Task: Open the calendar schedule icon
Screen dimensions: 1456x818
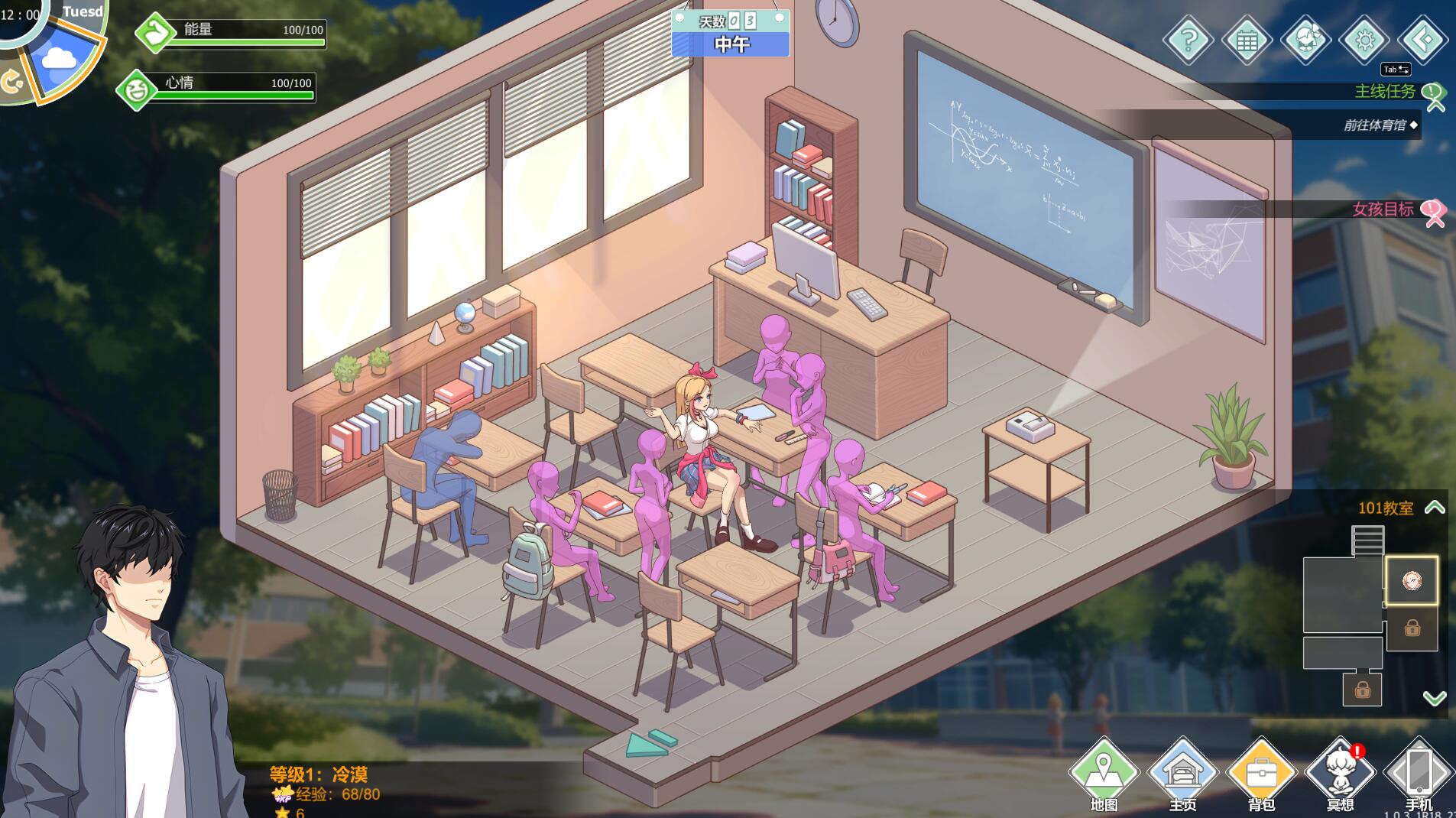Action: click(1247, 40)
